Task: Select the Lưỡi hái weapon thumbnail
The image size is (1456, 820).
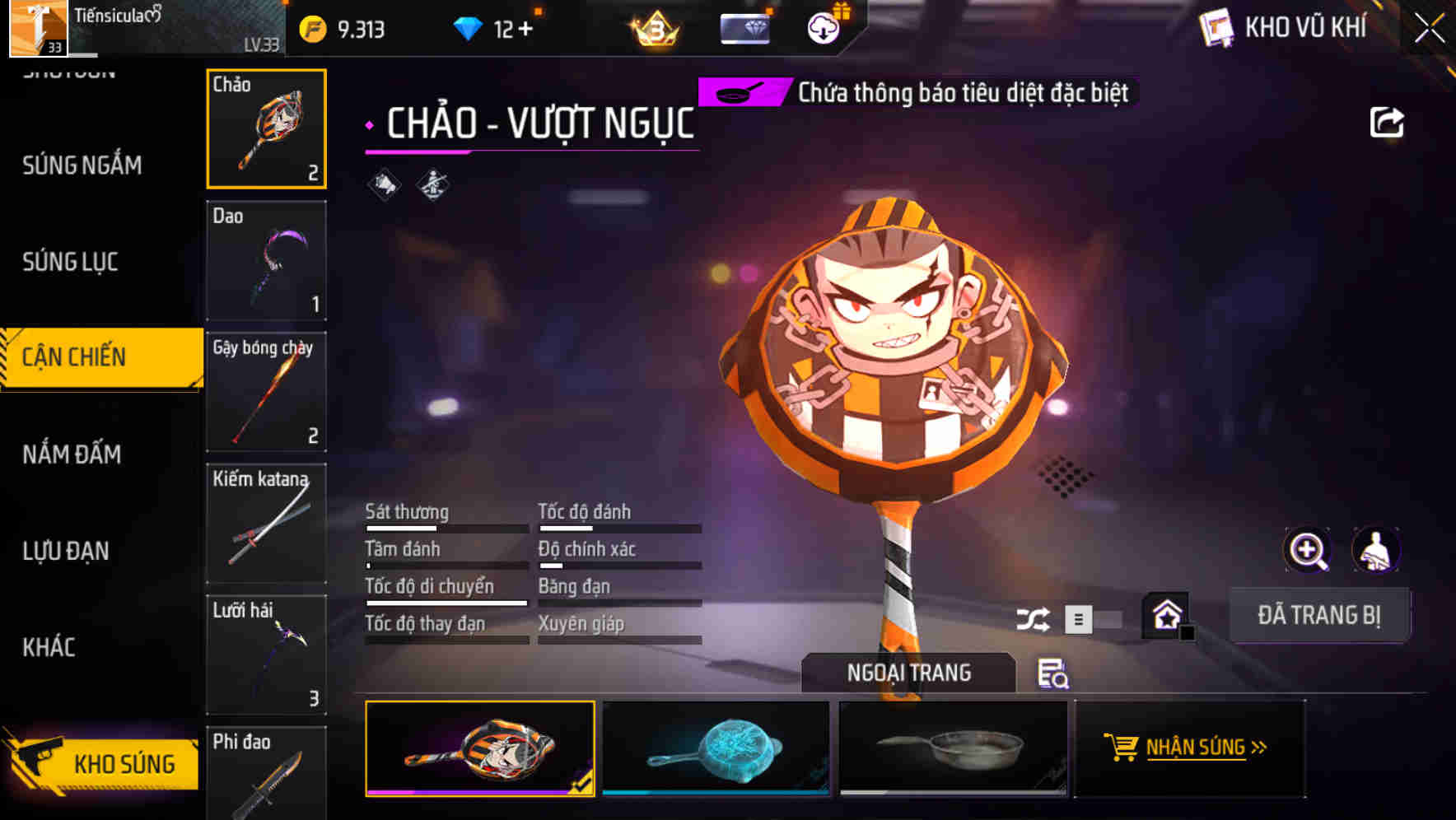Action: (x=265, y=655)
